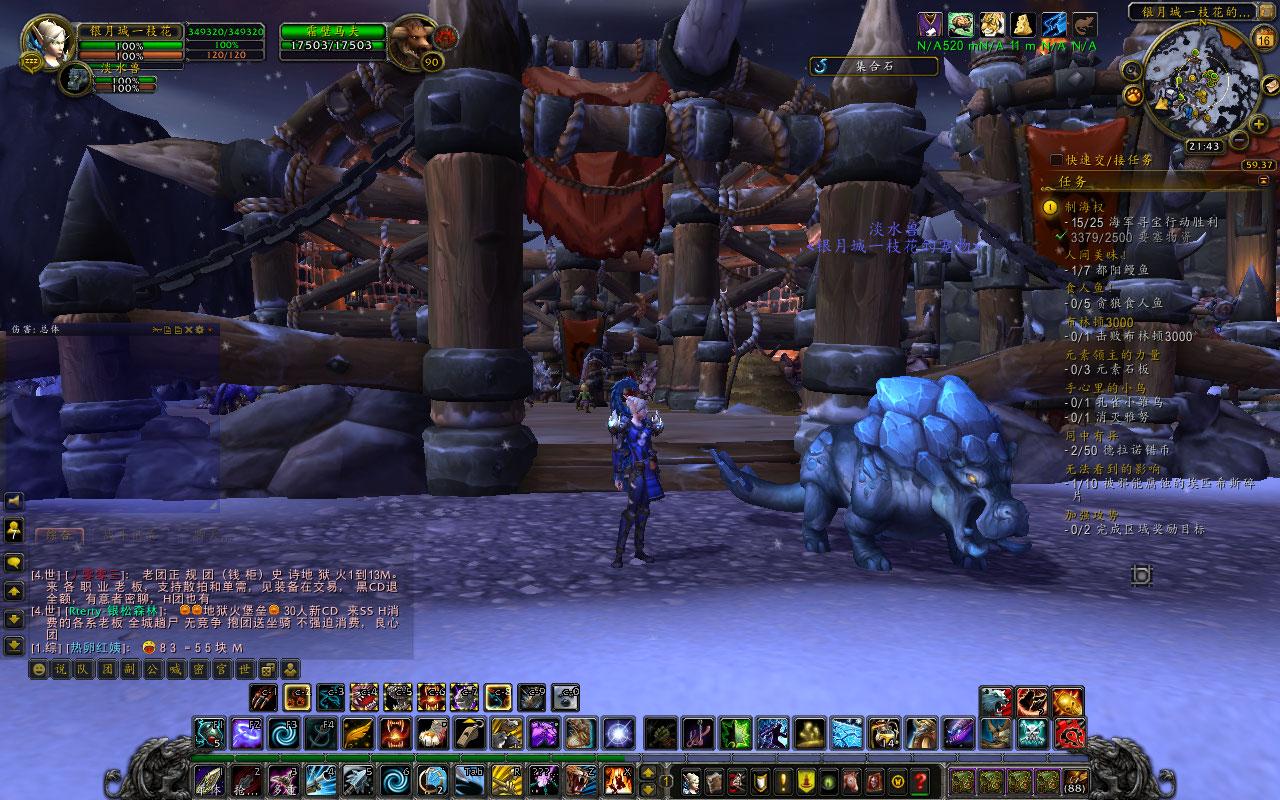Screen dimensions: 1280x800
Task: Click the player portrait frame
Action: [x=44, y=38]
